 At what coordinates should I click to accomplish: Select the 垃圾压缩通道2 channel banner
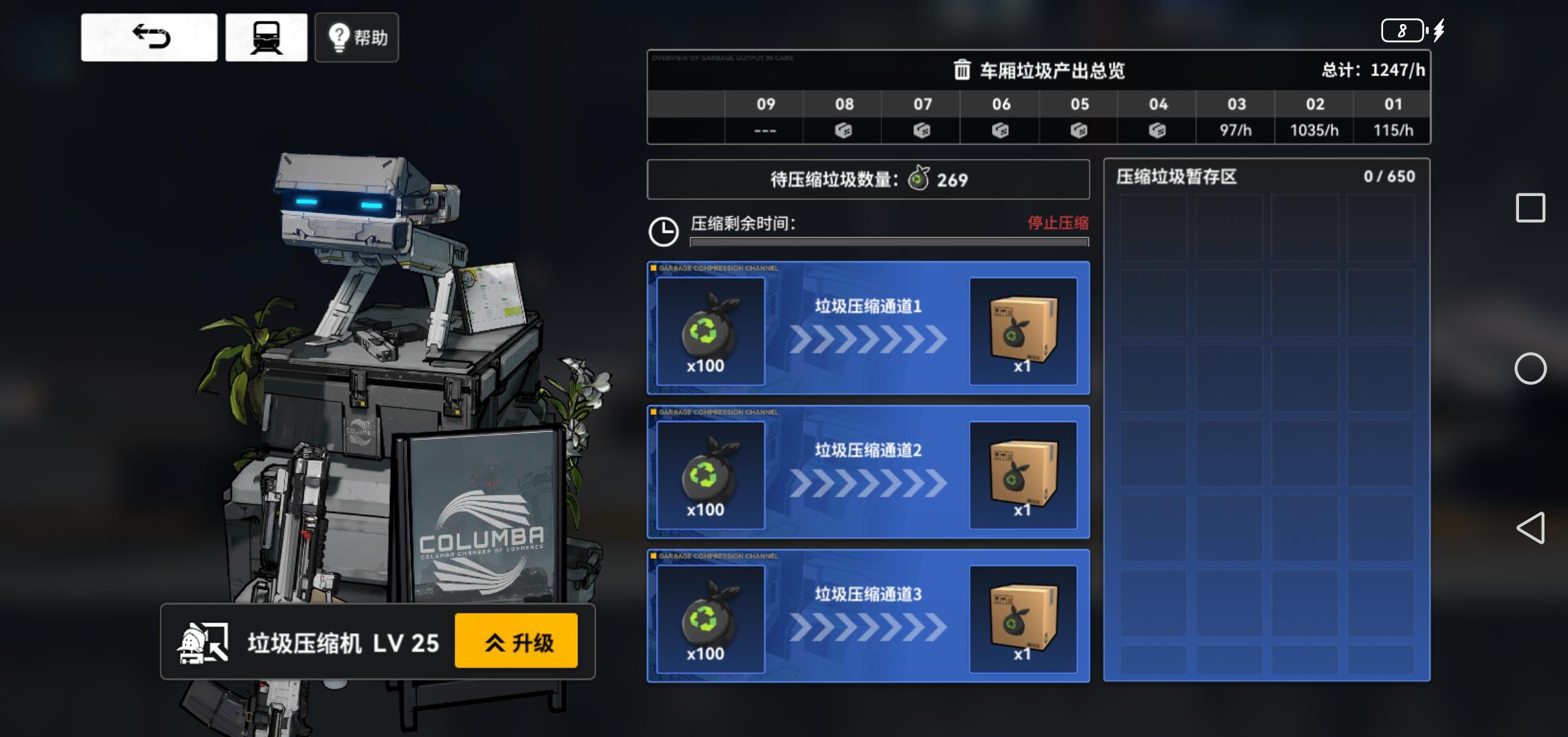point(867,451)
